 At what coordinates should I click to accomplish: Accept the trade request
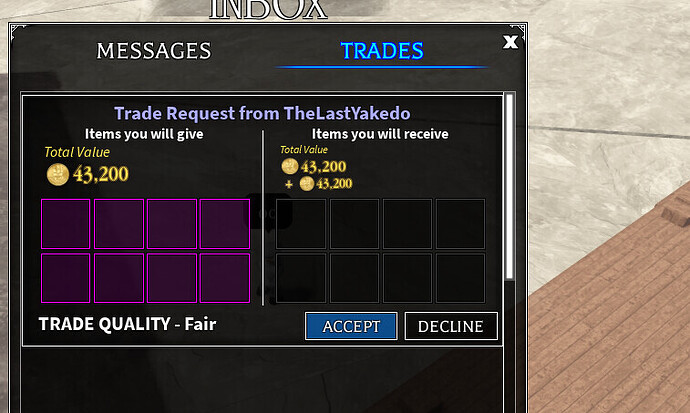click(x=351, y=326)
